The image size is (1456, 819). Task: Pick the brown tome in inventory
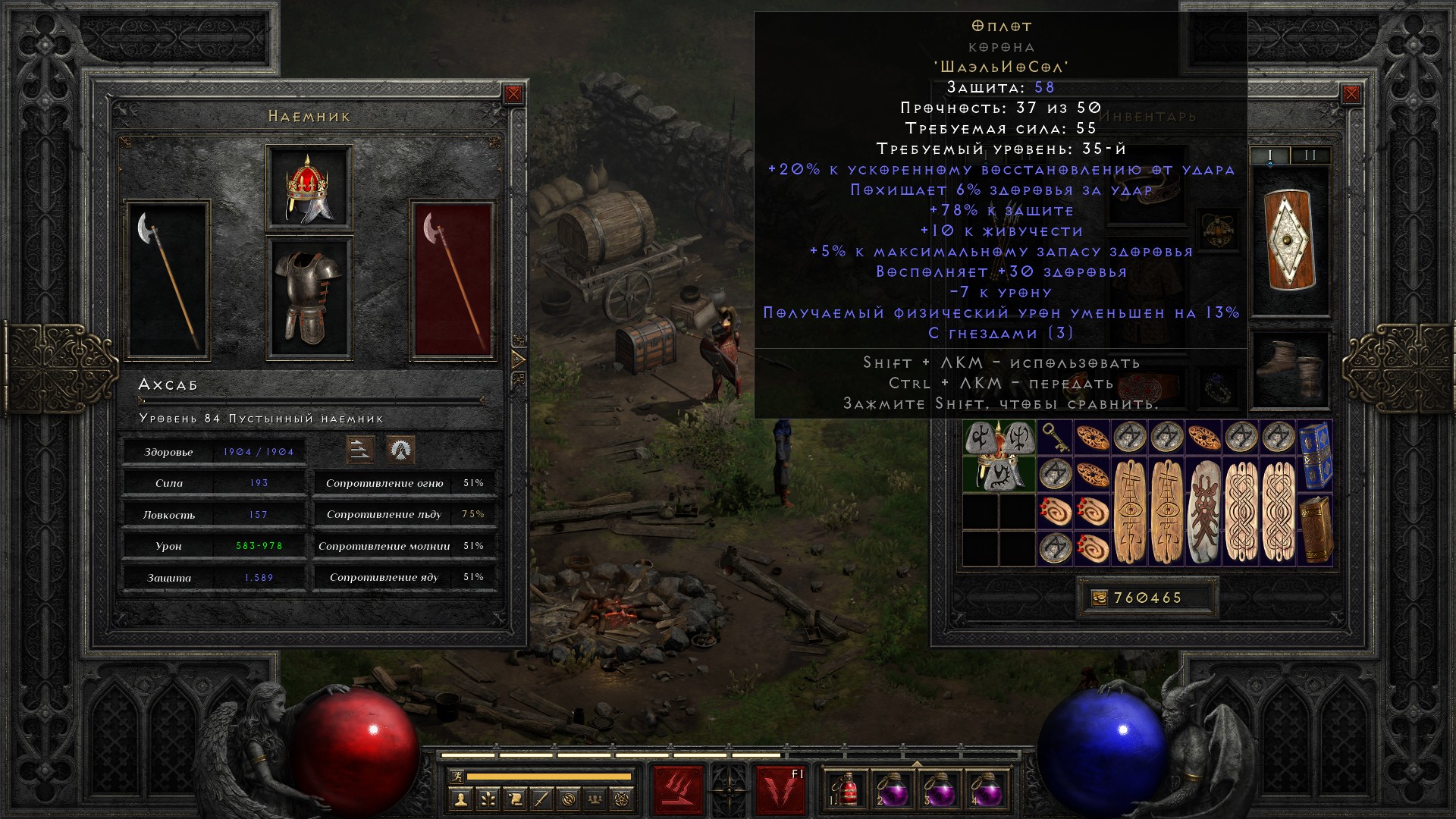pyautogui.click(x=1315, y=530)
